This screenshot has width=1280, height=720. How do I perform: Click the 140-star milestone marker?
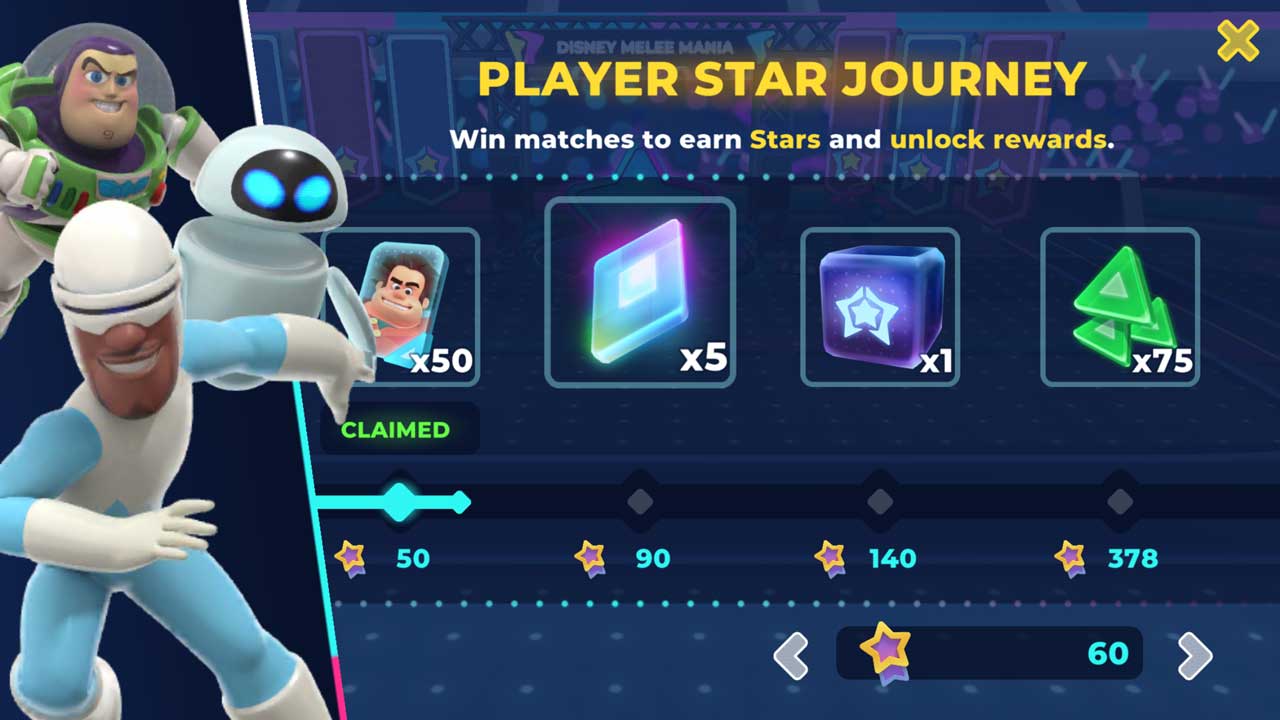[x=880, y=501]
